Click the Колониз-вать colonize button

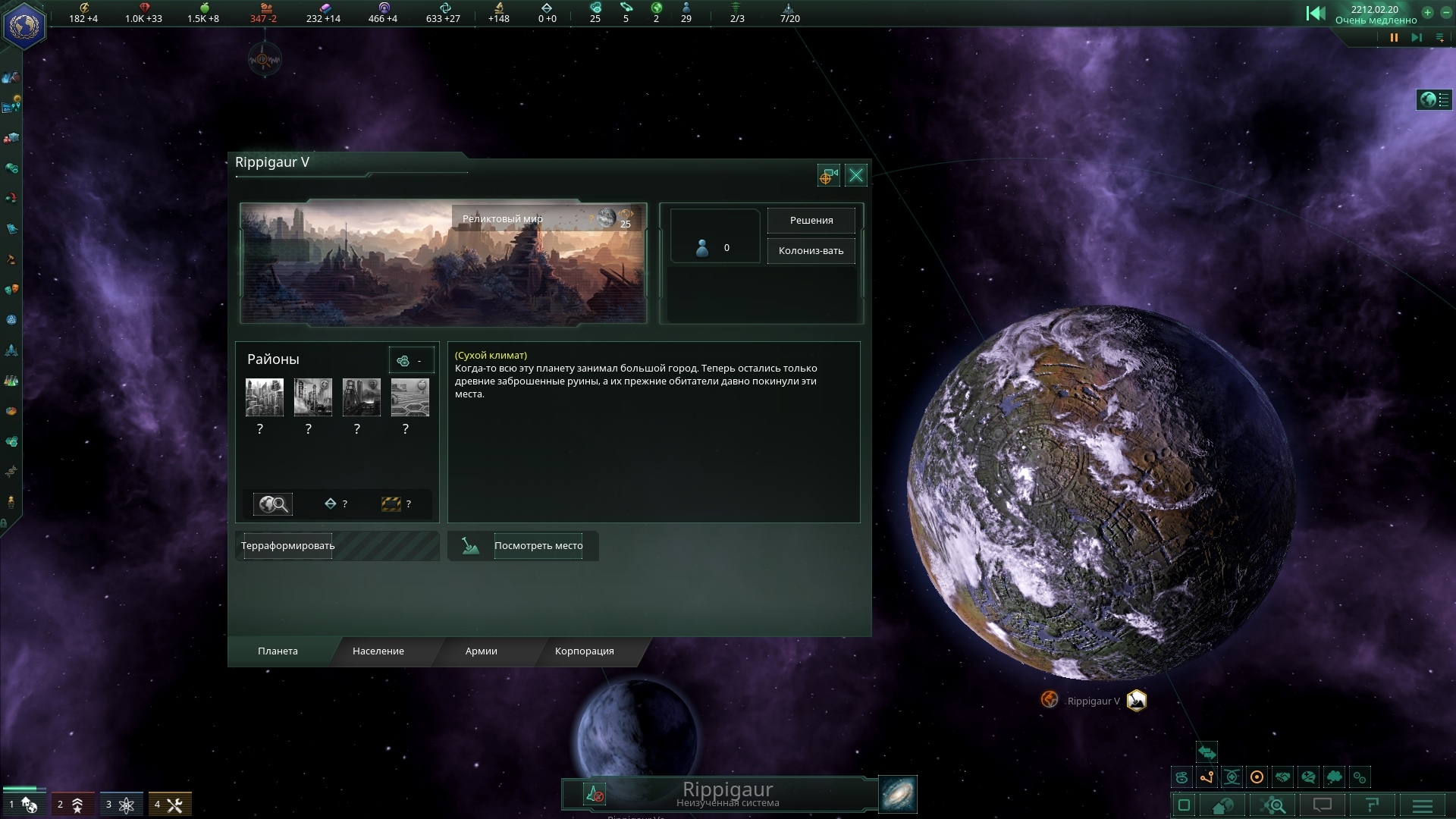click(x=811, y=251)
